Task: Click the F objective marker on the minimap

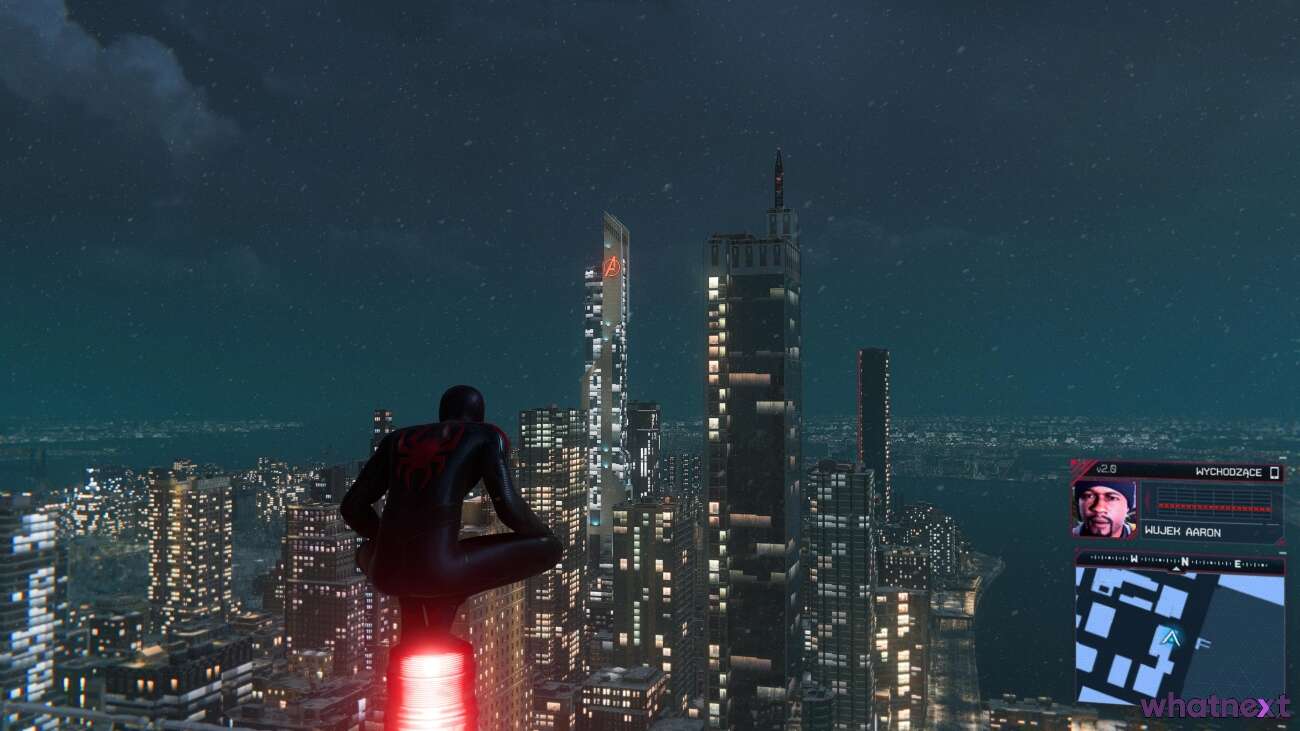Action: pyautogui.click(x=1203, y=642)
